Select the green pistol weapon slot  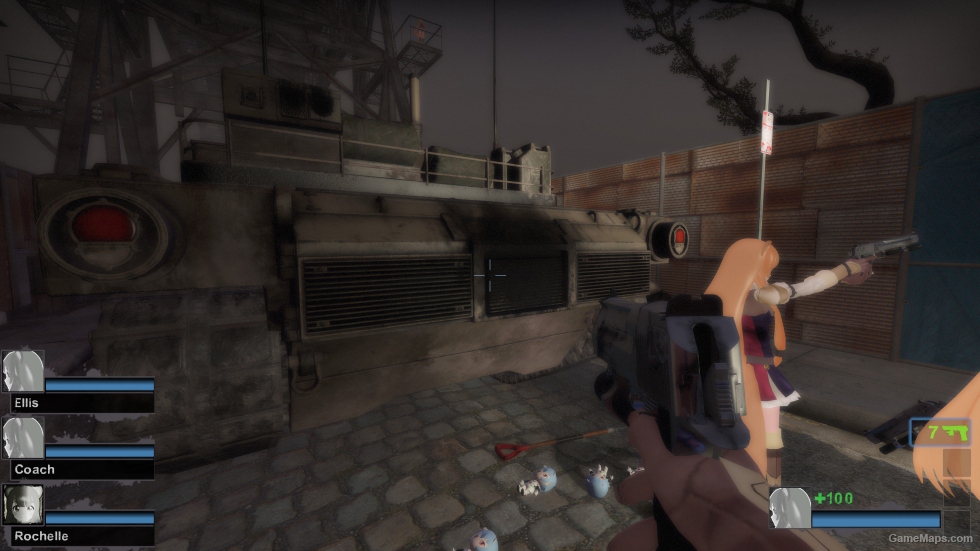click(x=941, y=433)
